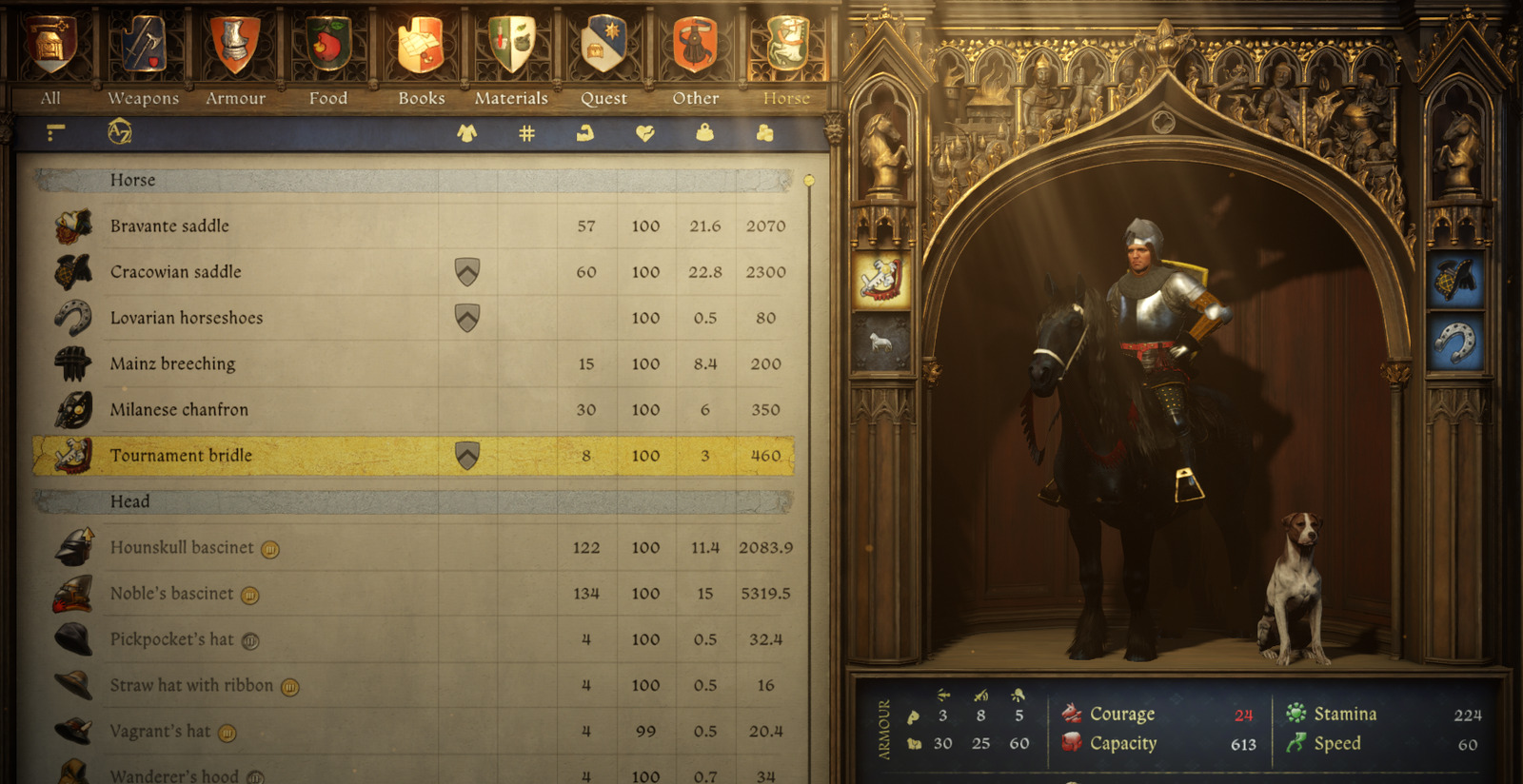Select the Hounskull bascinet item

pyautogui.click(x=286, y=548)
